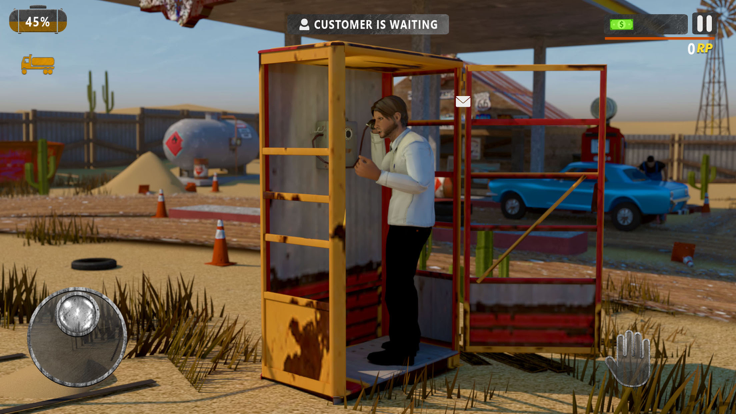736x414 pixels.
Task: Open the green cash money icon
Action: point(621,24)
